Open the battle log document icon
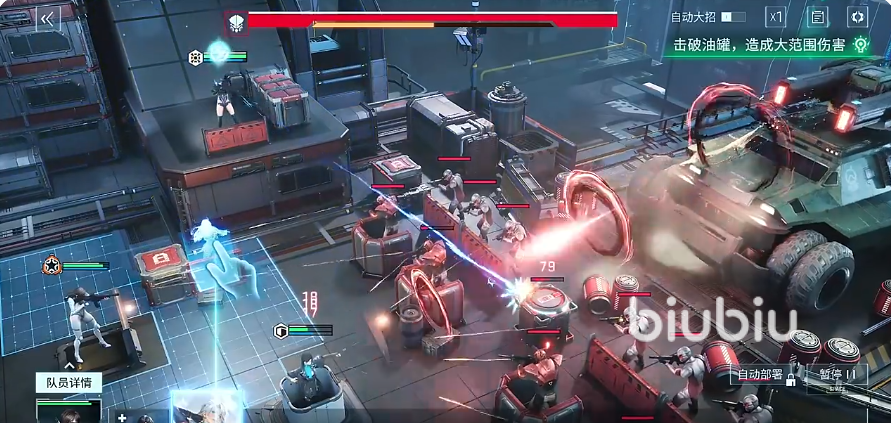The image size is (891, 423). pyautogui.click(x=817, y=17)
